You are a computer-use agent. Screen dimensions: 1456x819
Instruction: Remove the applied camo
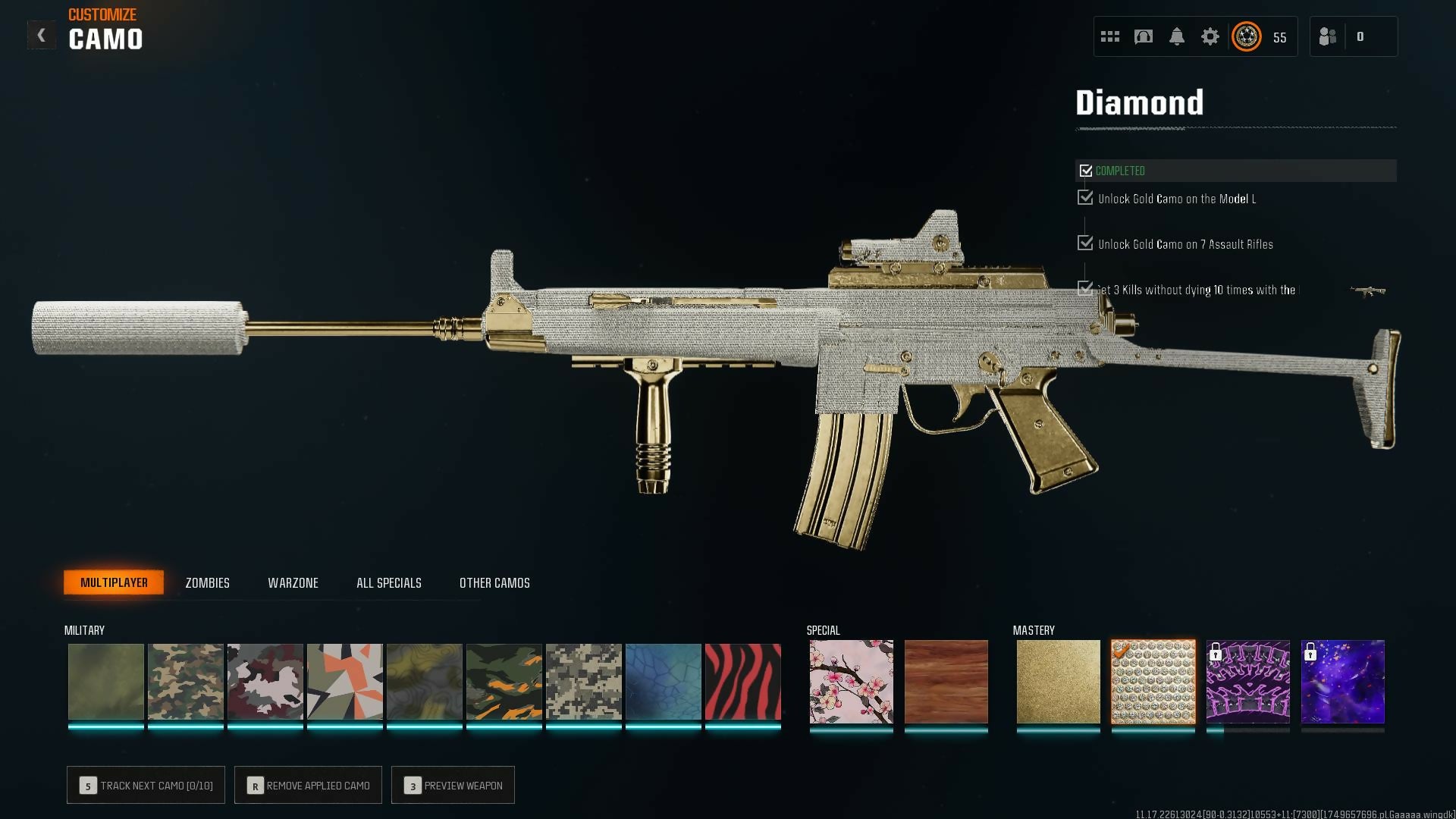click(308, 785)
